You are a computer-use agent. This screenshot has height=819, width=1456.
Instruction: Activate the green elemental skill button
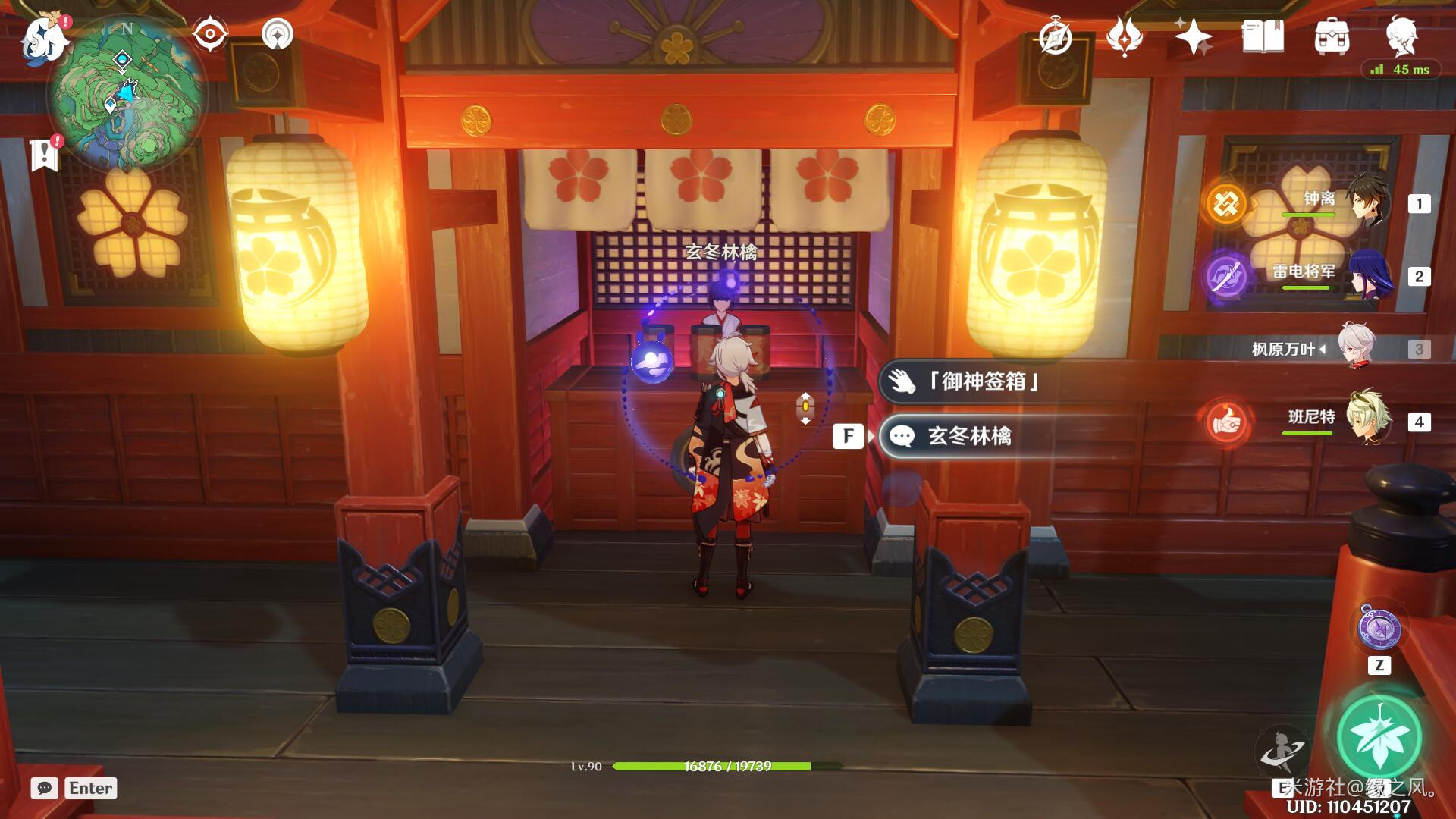click(x=1379, y=737)
